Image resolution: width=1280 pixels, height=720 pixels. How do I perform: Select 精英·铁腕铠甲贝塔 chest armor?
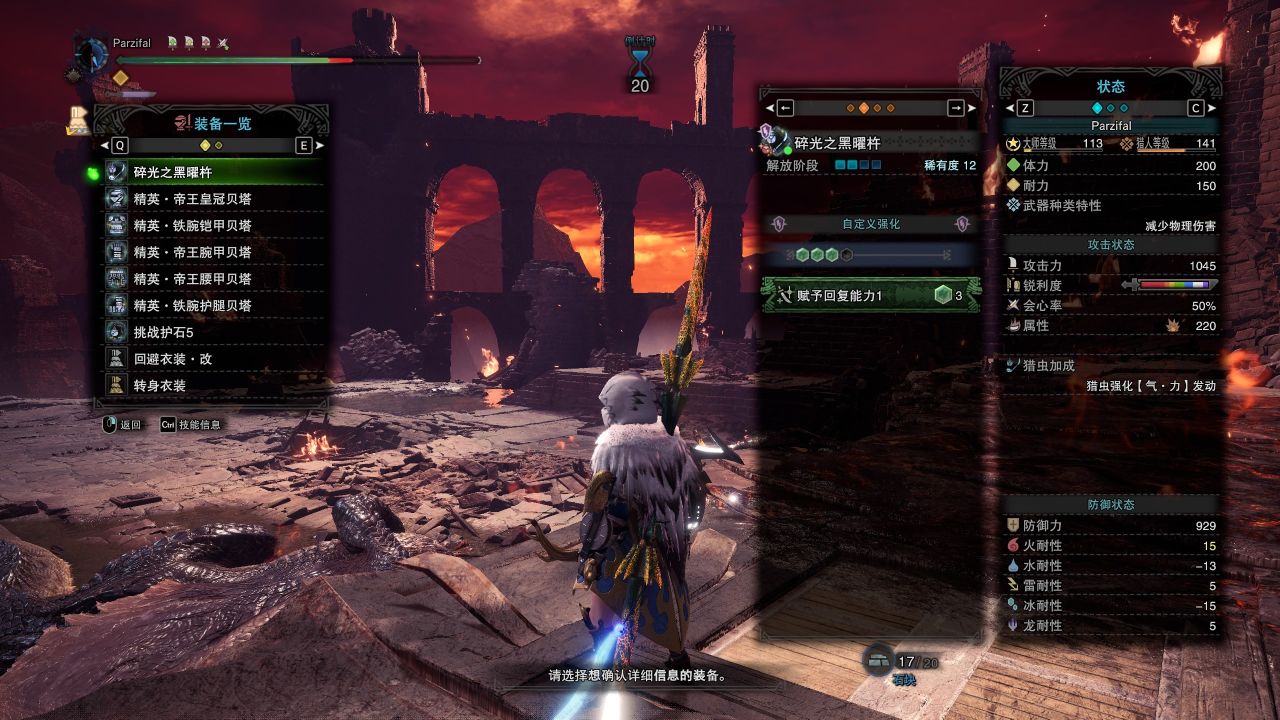pyautogui.click(x=214, y=226)
